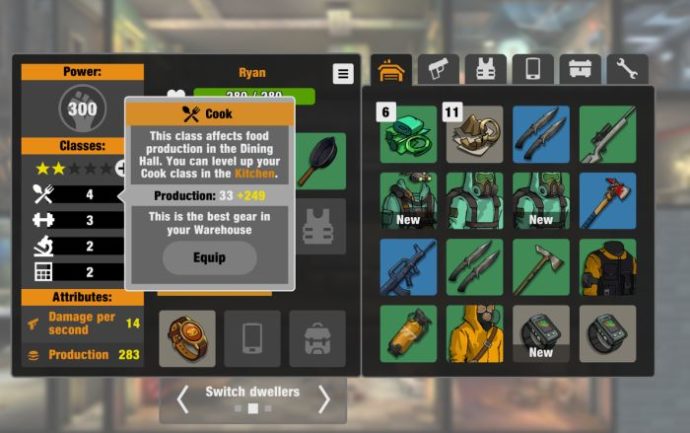
Task: Open the menu next to Ryan's name
Action: (x=343, y=74)
